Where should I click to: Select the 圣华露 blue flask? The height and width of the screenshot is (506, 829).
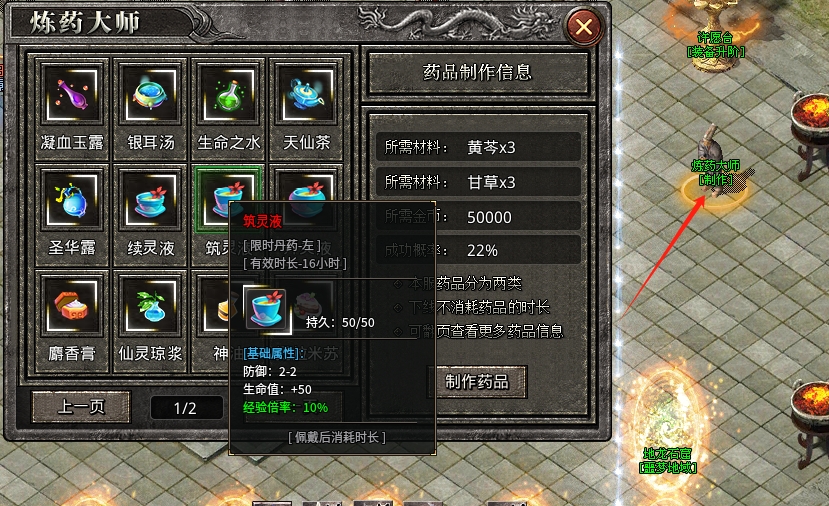point(74,200)
